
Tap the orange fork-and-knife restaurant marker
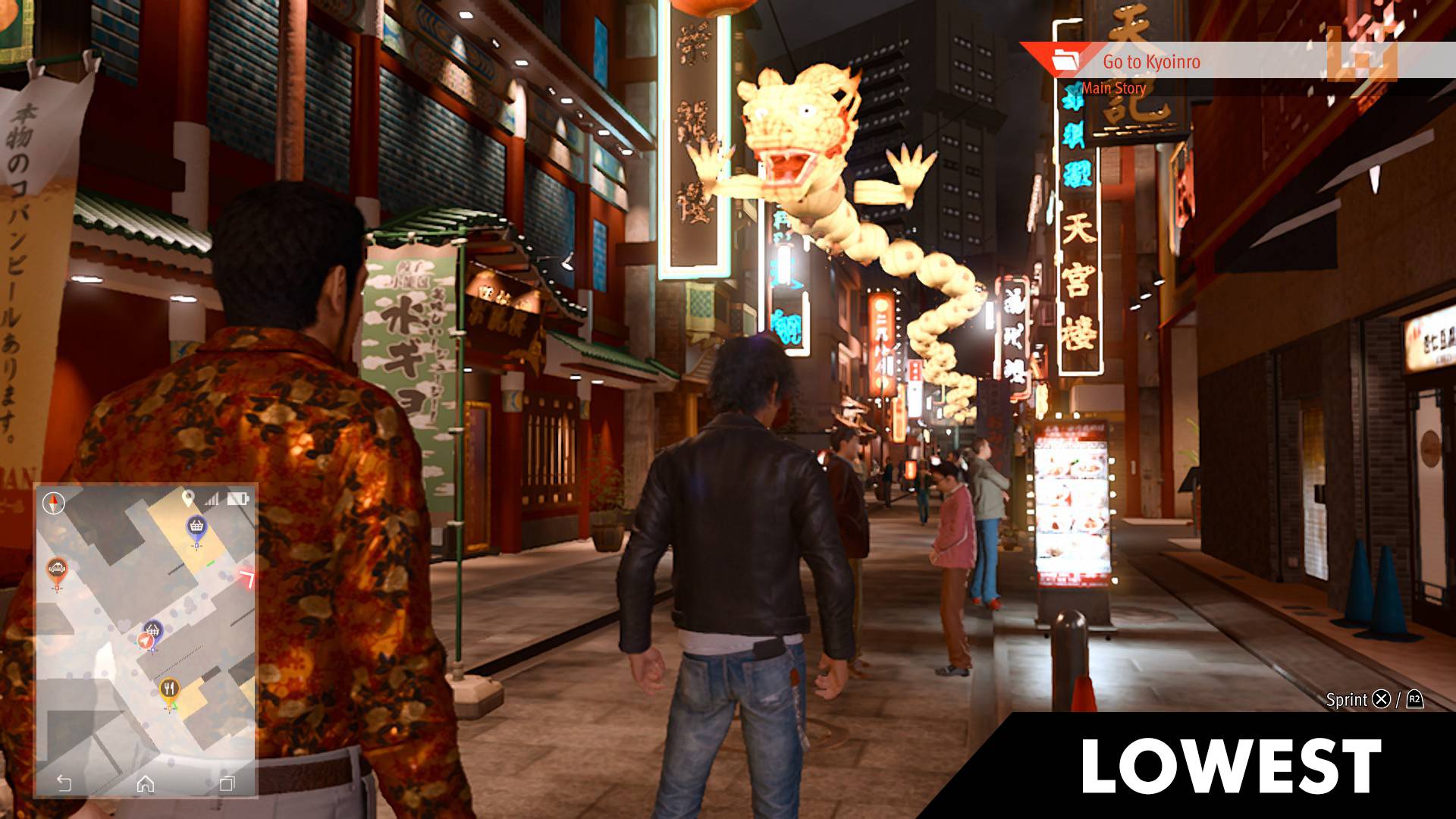click(169, 688)
